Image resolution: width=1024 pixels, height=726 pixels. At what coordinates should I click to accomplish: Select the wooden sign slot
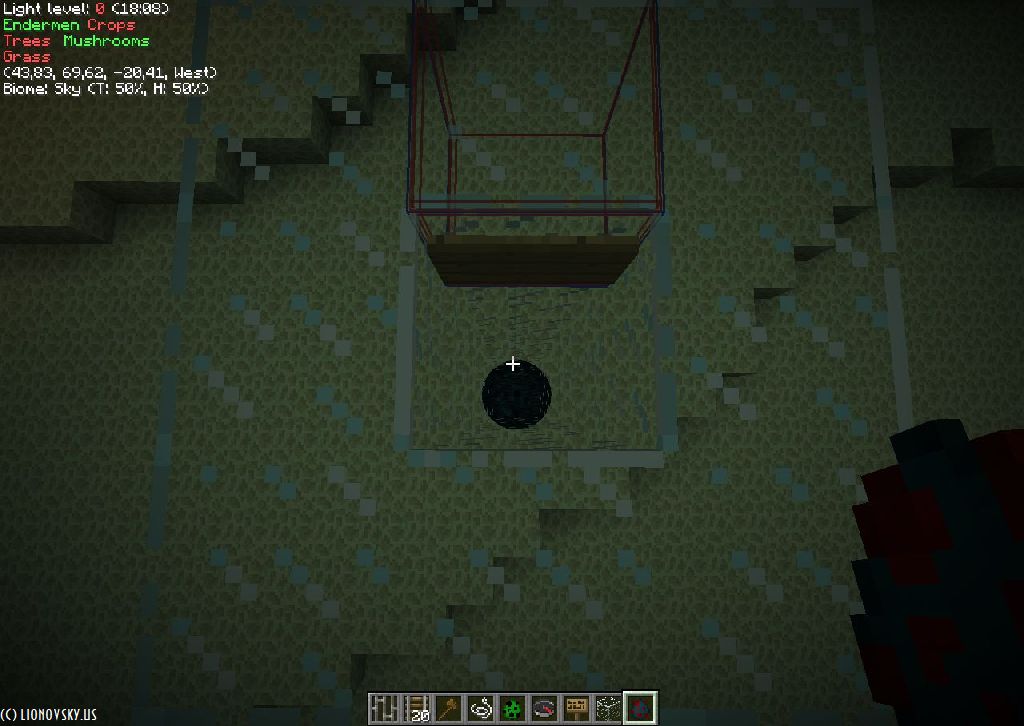click(x=576, y=708)
